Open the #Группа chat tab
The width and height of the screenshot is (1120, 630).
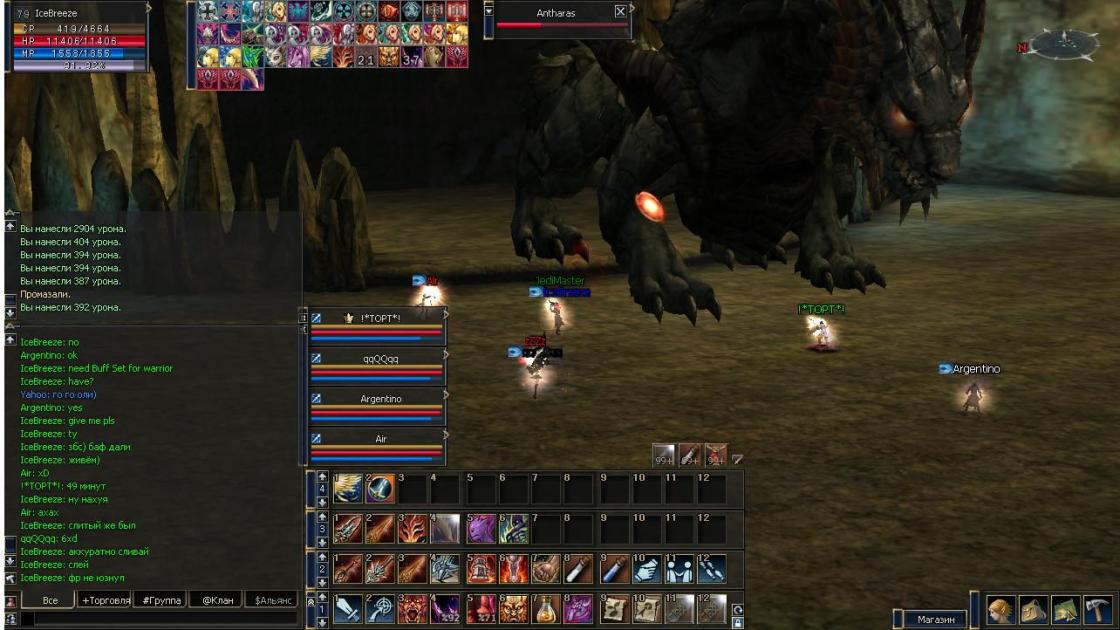[x=161, y=600]
